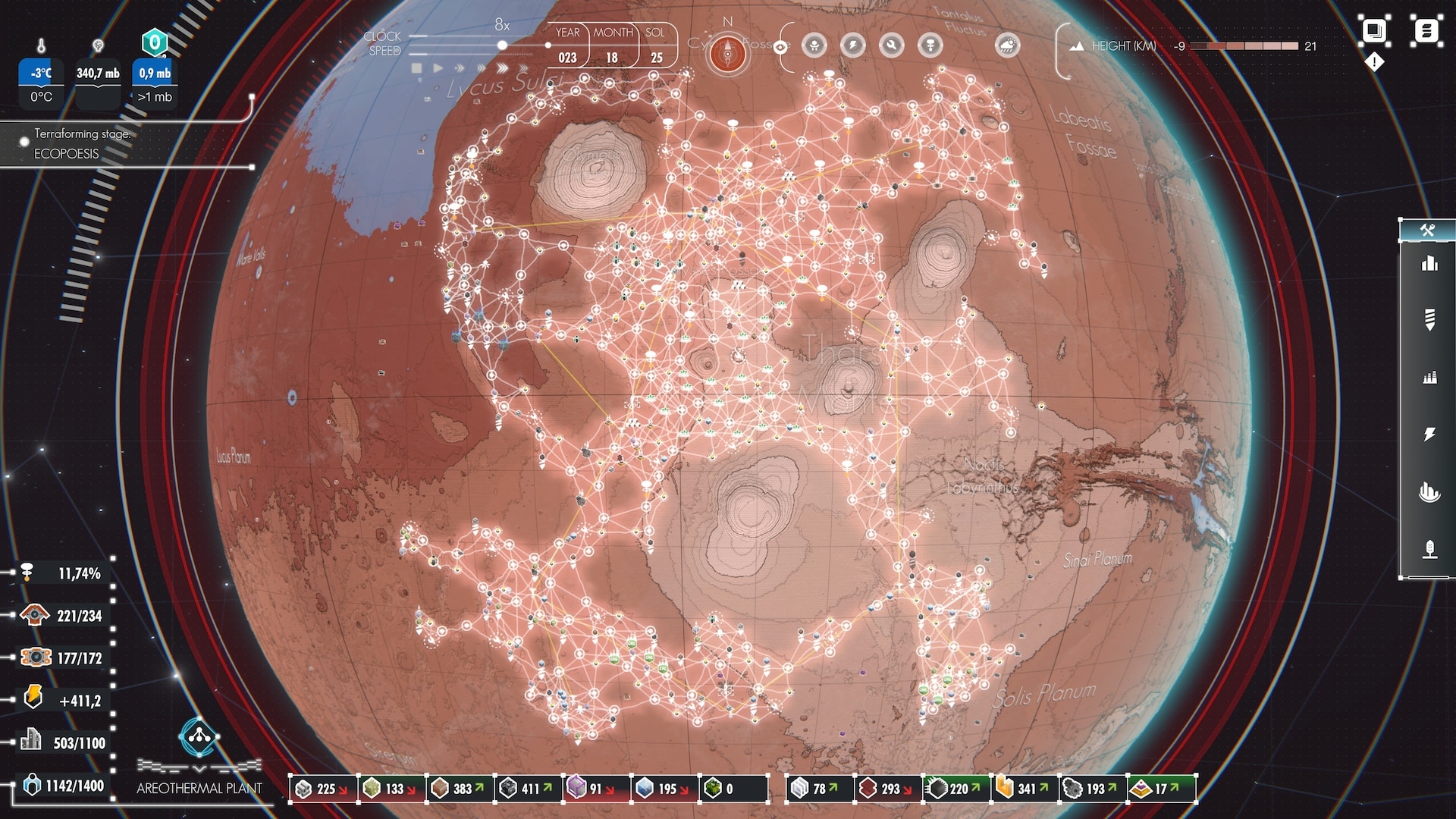Set clock to normal speed with play arrow
Viewport: 1456px width, 819px height.
coord(438,68)
